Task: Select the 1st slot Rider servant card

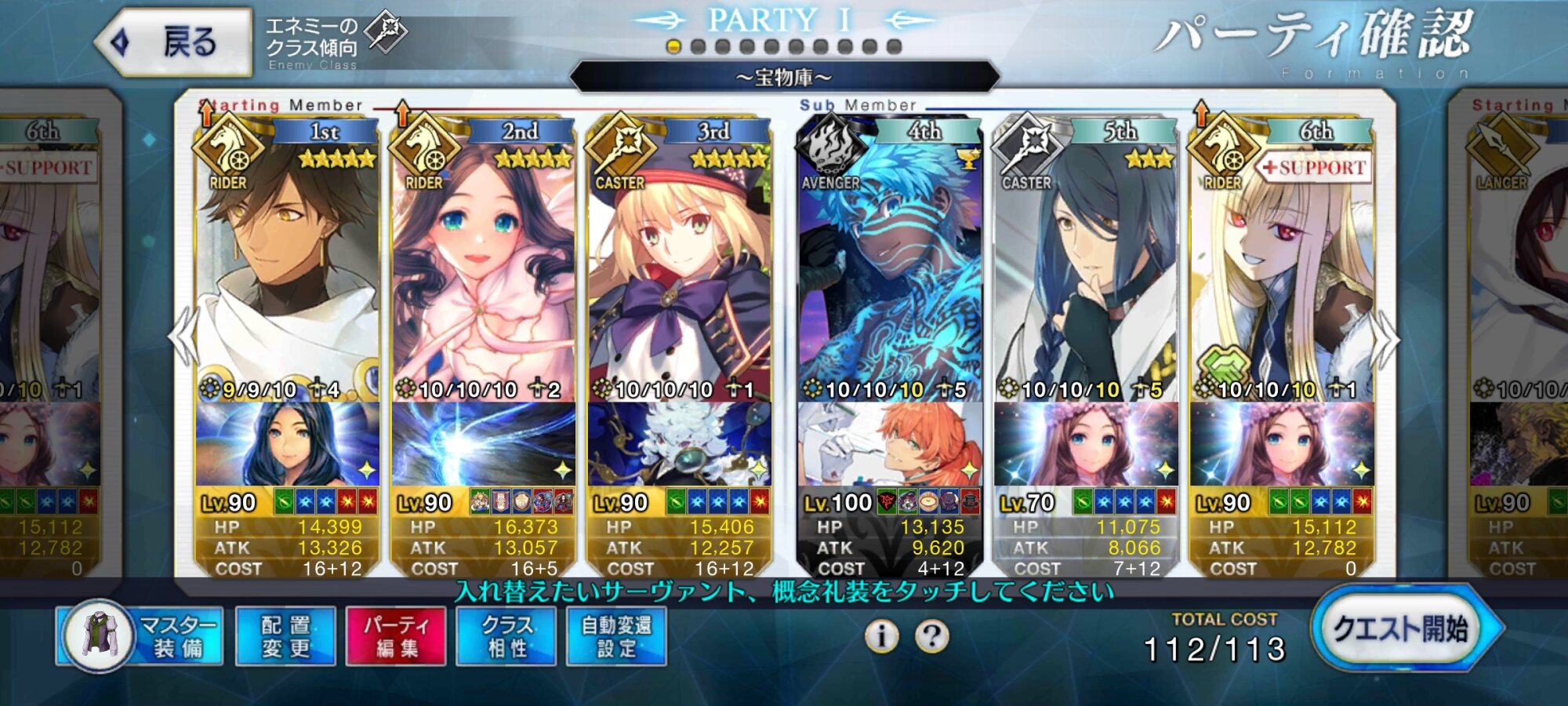Action: (x=287, y=267)
